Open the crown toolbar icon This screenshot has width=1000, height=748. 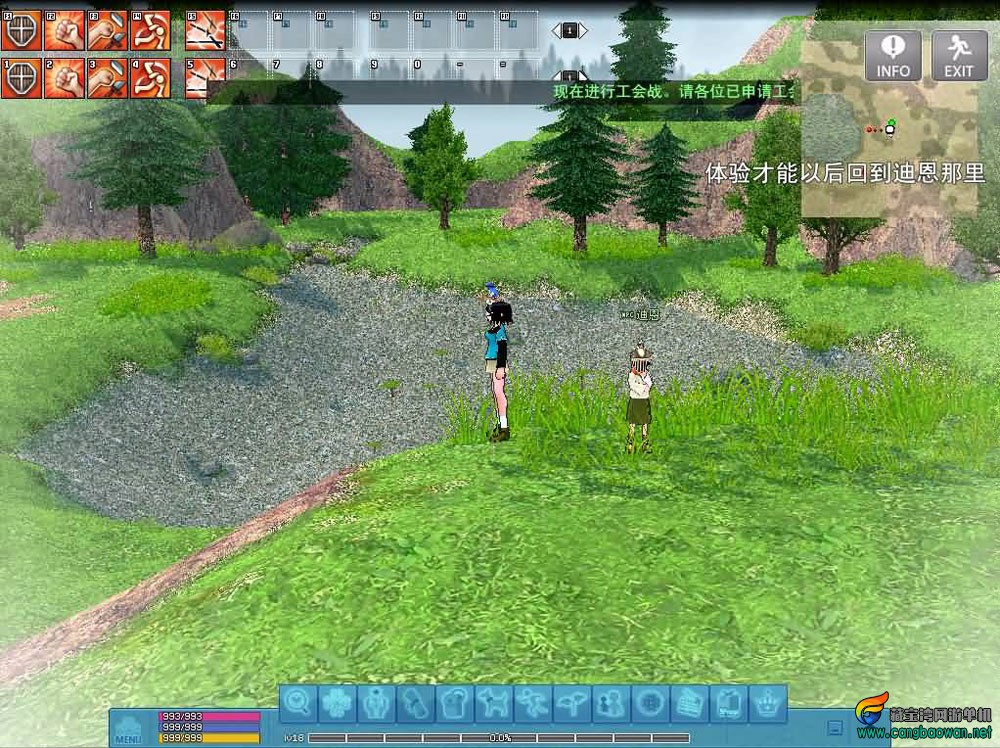point(768,704)
